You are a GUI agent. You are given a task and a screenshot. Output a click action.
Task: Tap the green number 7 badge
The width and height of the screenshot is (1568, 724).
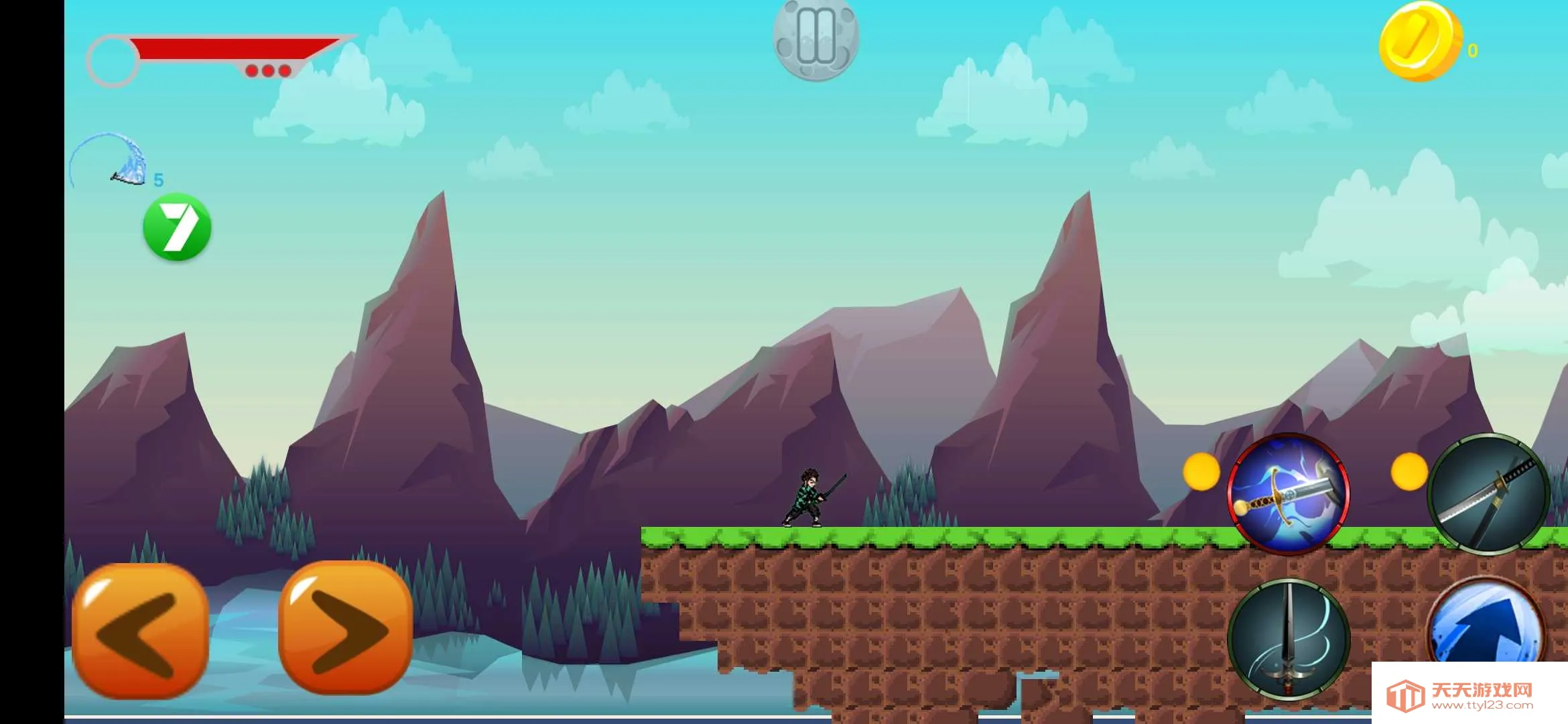178,227
